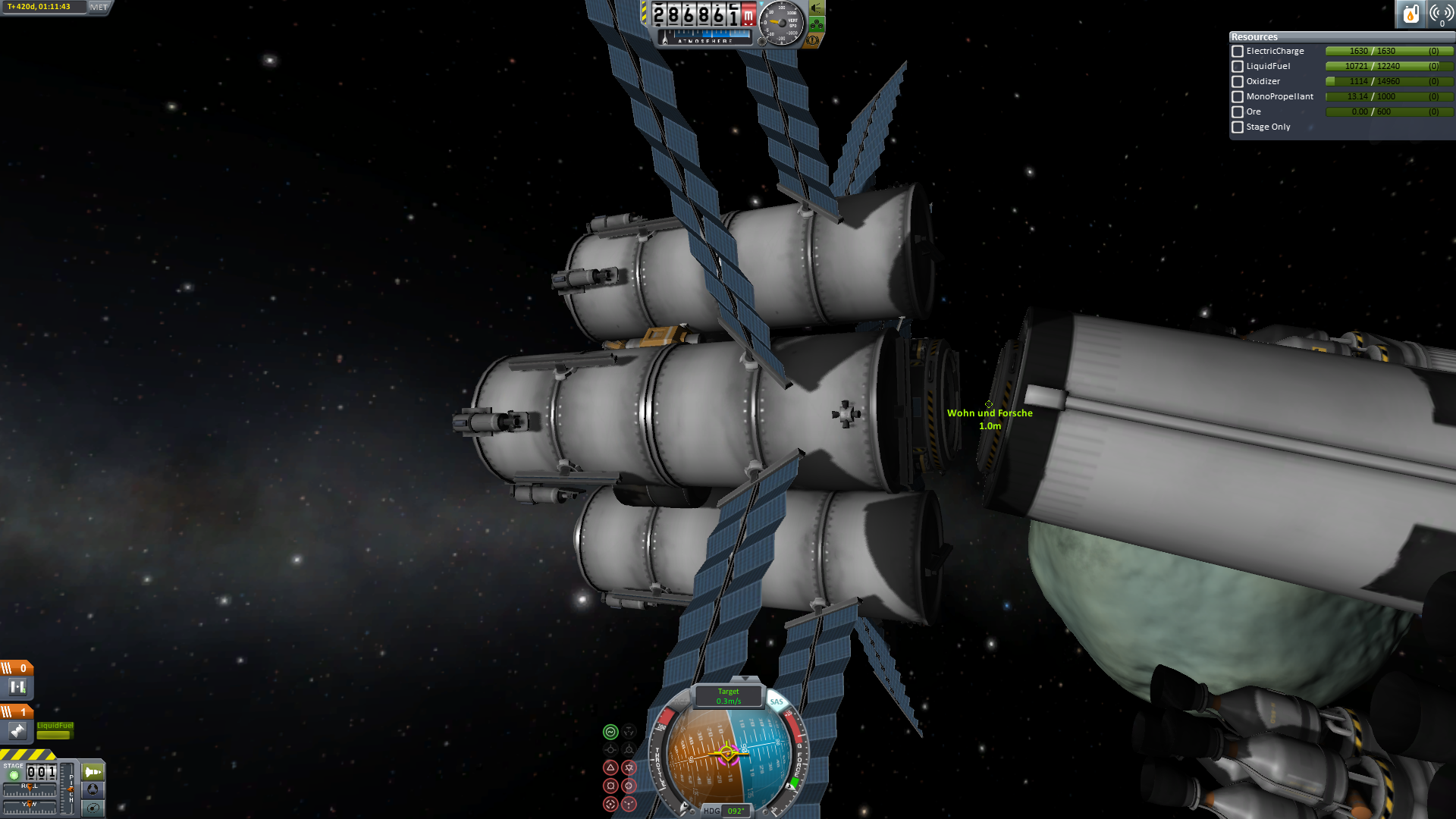
Task: Tick the Ore resource checkbox
Action: pos(1238,112)
